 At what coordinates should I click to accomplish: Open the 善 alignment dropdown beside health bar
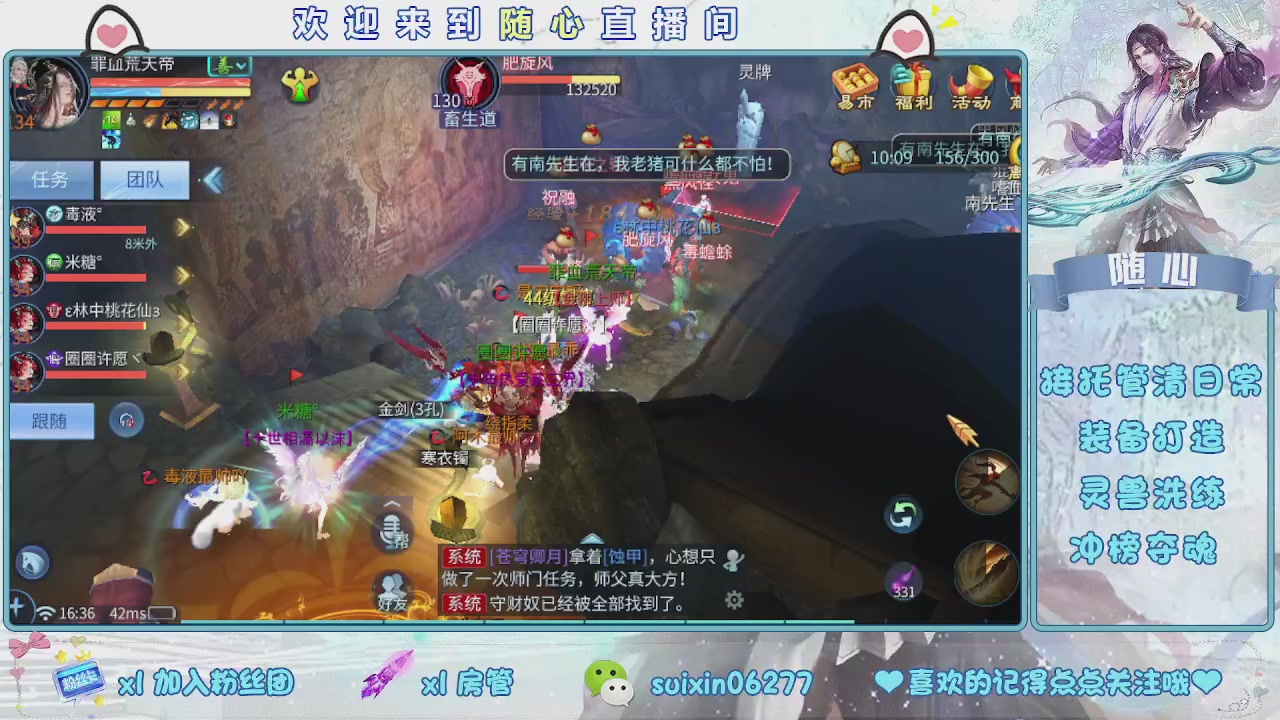pyautogui.click(x=228, y=64)
